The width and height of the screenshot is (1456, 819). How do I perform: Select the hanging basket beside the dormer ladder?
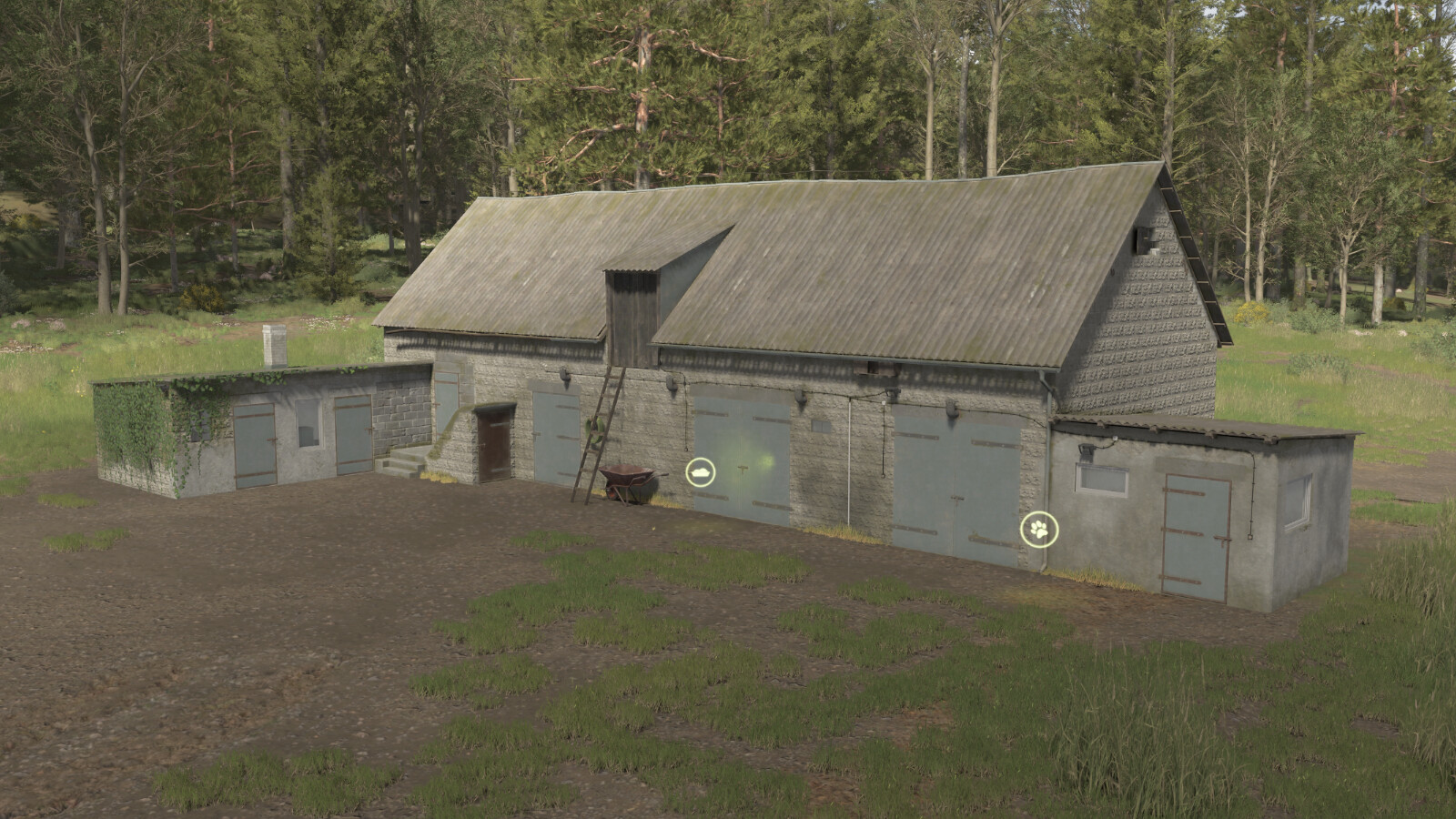coord(596,430)
